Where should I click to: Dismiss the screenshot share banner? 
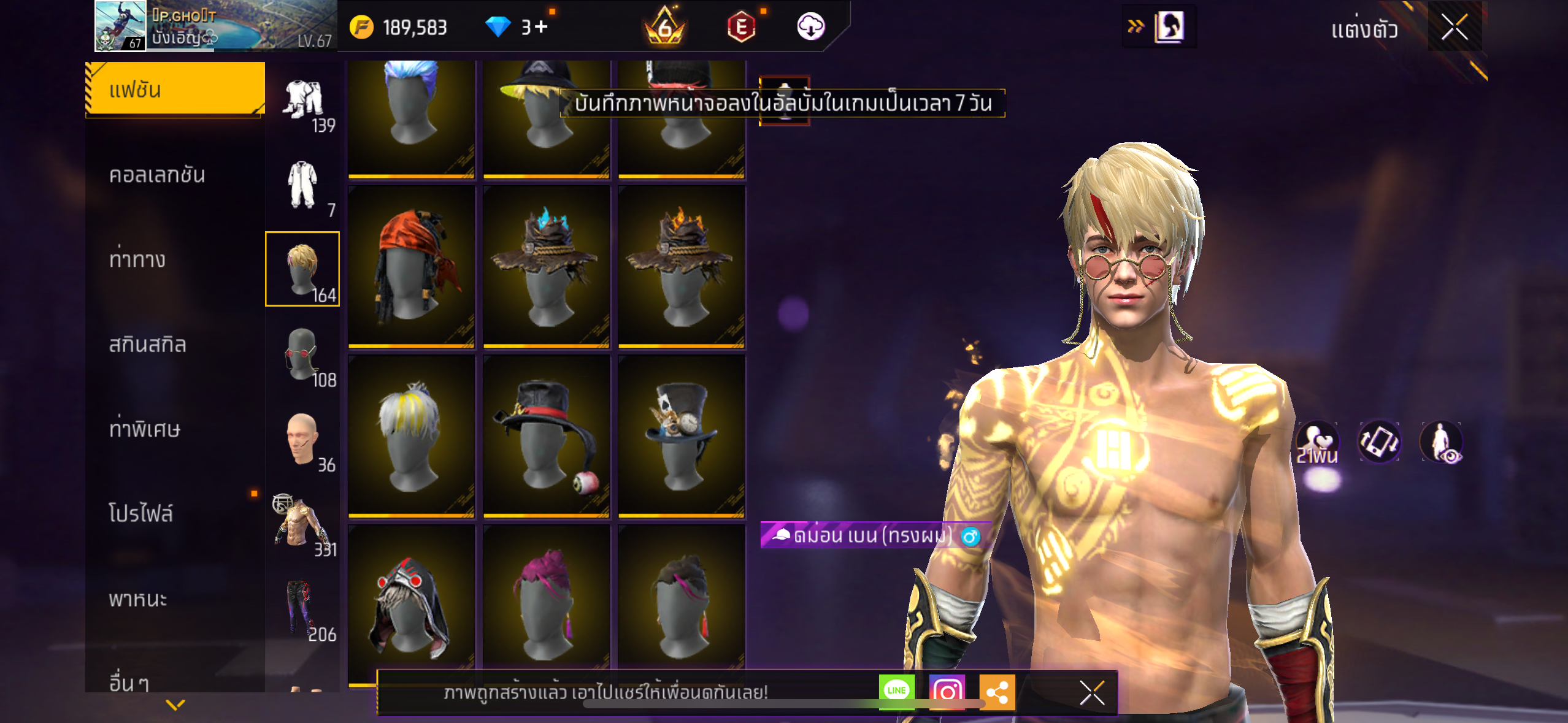(1092, 693)
